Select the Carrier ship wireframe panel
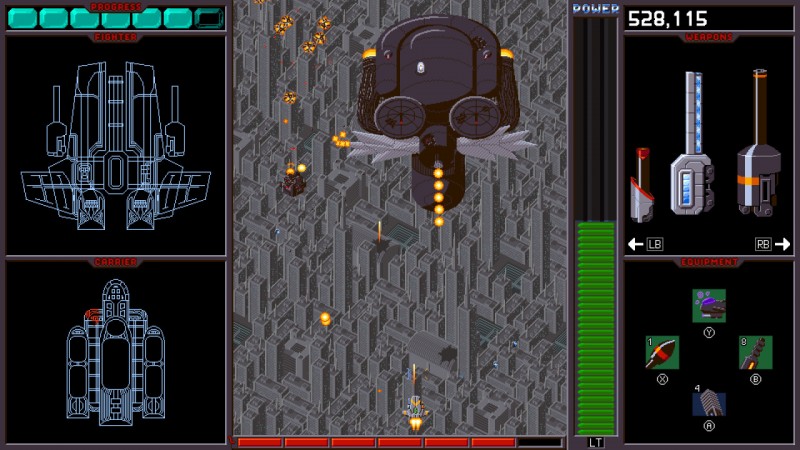Image resolution: width=800 pixels, height=450 pixels. (x=116, y=352)
